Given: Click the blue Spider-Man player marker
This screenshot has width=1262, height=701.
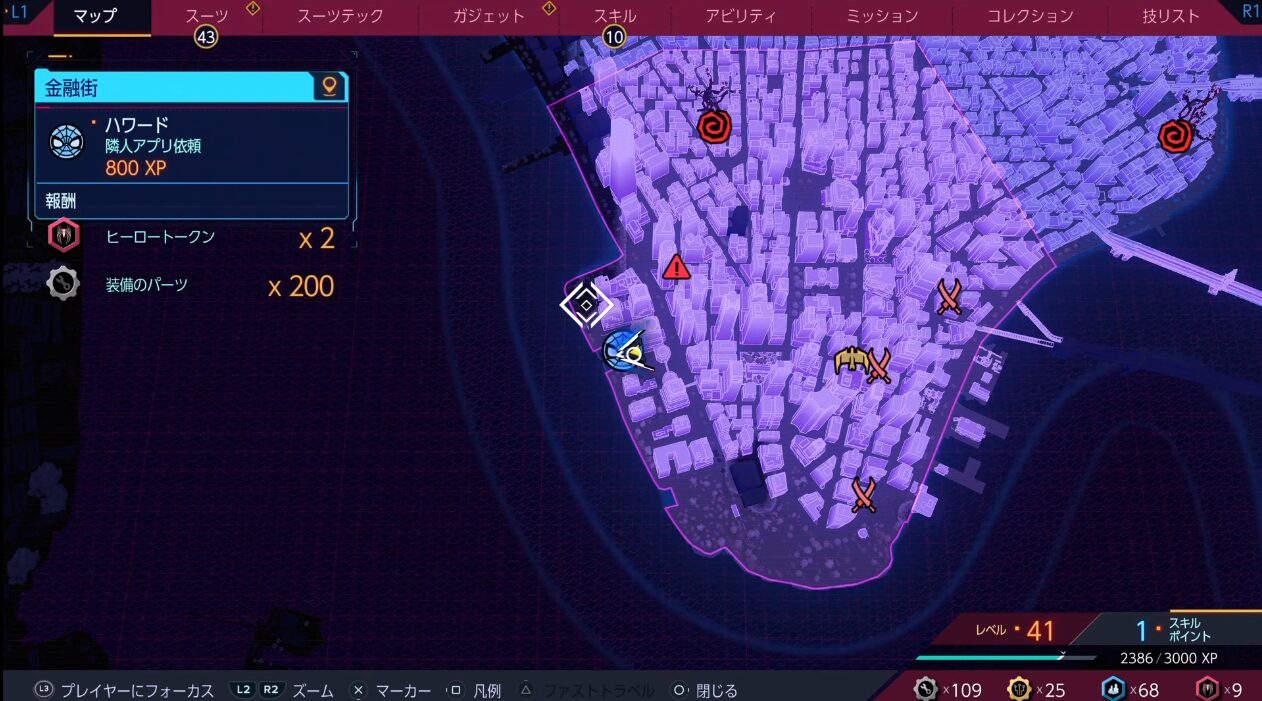Looking at the screenshot, I should pos(625,350).
